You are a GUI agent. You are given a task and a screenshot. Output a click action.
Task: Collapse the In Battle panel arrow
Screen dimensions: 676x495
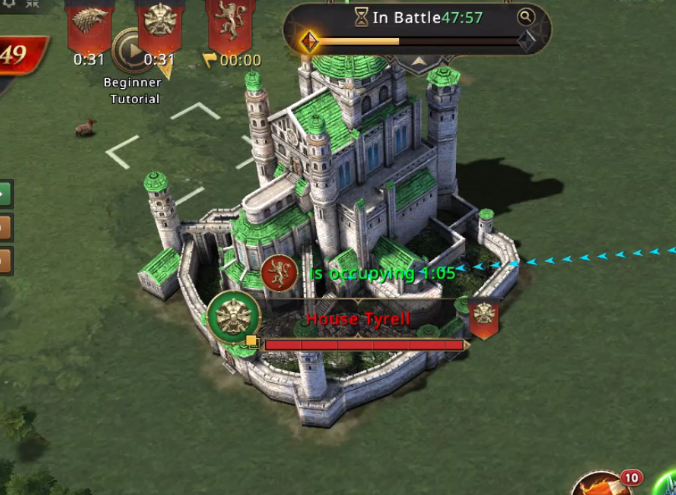tap(420, 60)
